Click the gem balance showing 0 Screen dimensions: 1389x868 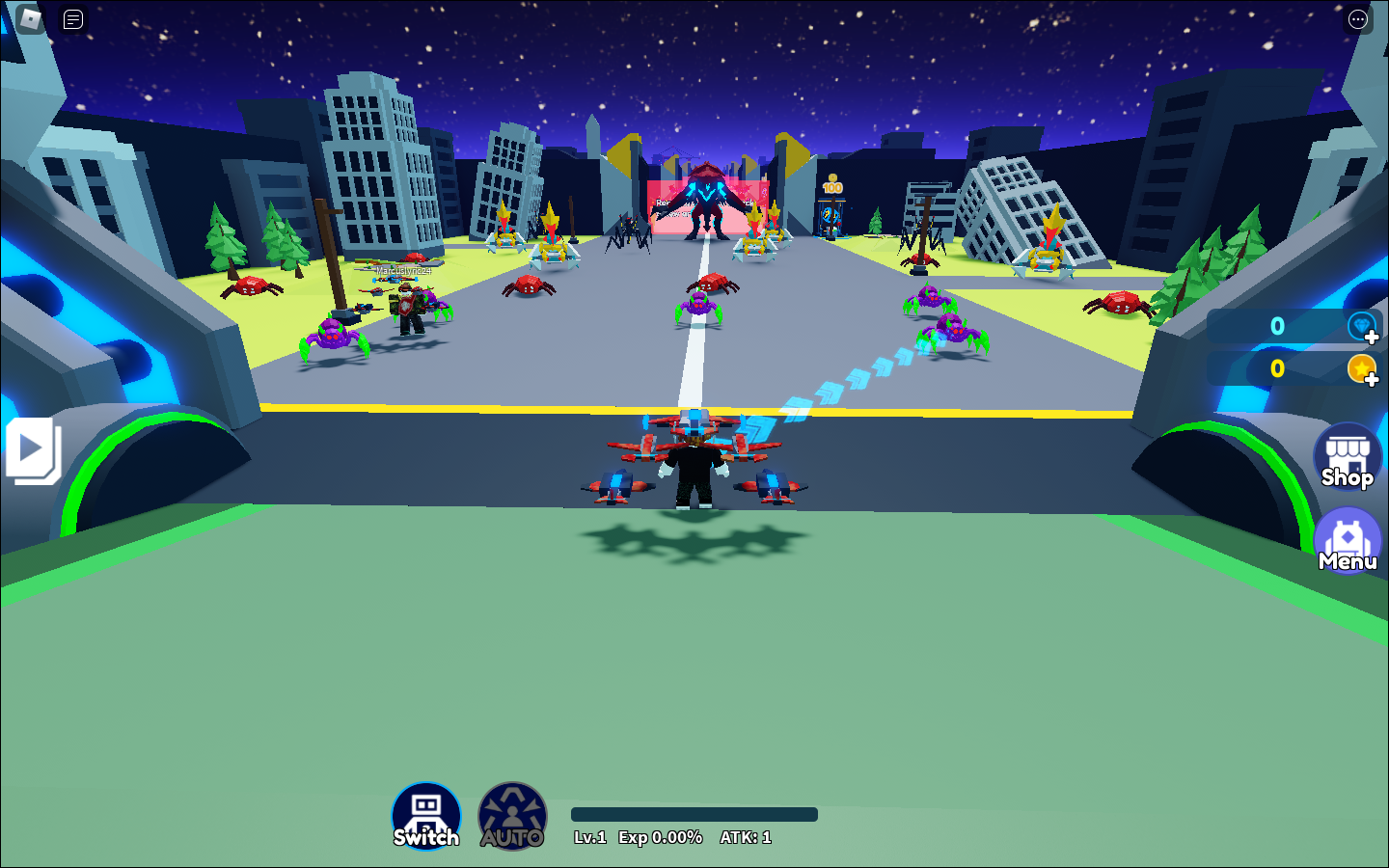click(x=1277, y=326)
